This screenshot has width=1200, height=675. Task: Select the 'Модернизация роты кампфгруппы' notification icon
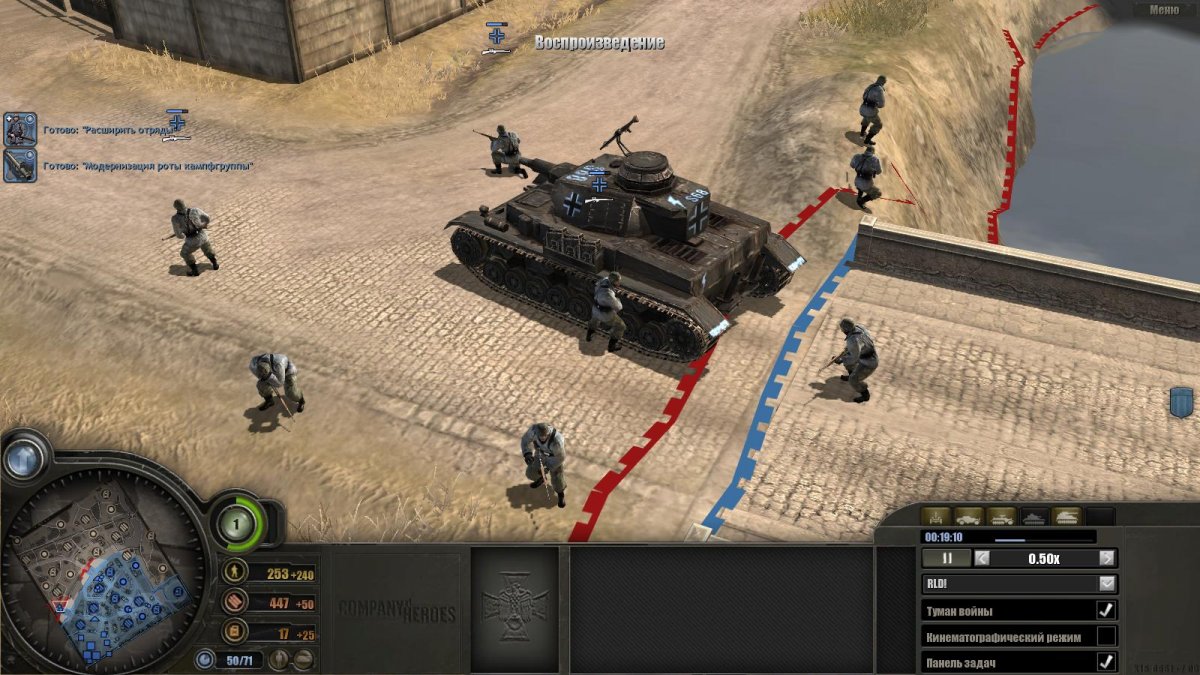[x=20, y=166]
